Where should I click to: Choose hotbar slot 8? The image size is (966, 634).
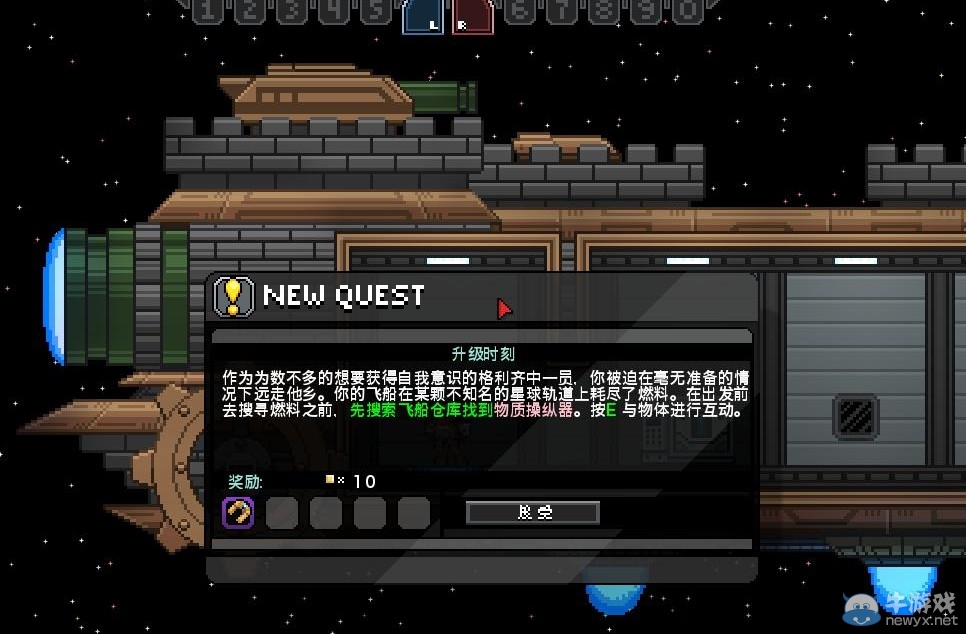coord(603,11)
